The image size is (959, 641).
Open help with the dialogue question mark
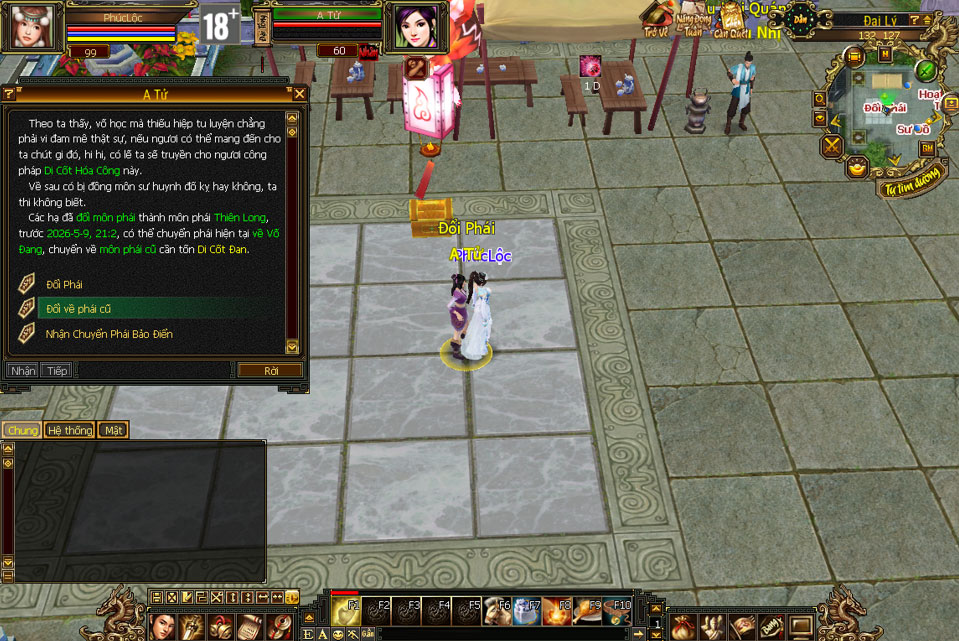point(9,94)
